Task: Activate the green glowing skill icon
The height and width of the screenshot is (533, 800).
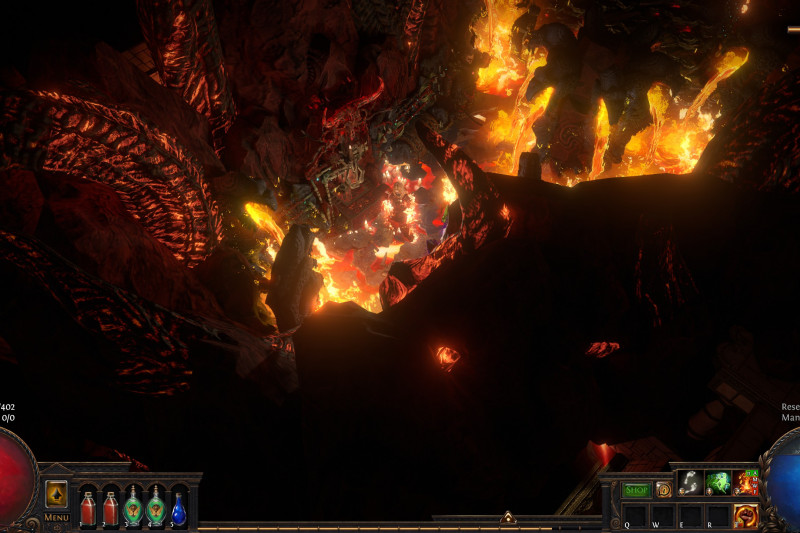Action: point(718,483)
